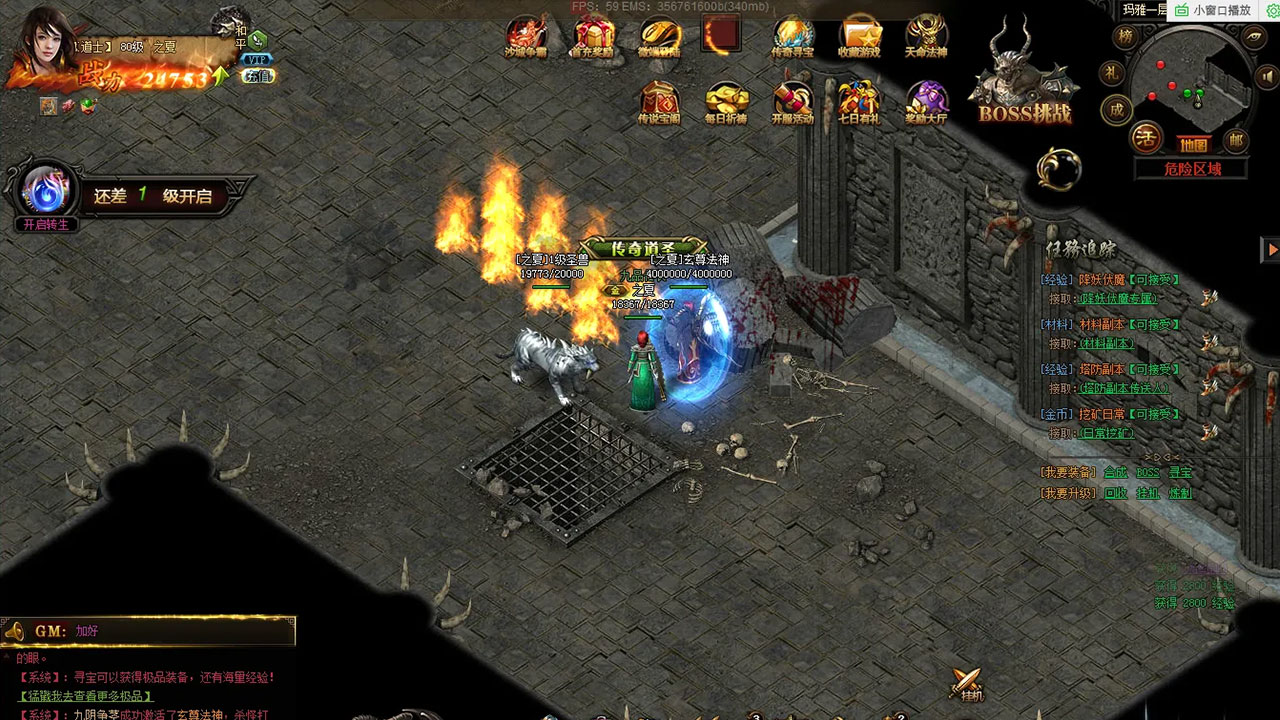Viewport: 1280px width, 720px height.
Task: Click the 小窗口播放 mini-window playback button
Action: click(1214, 10)
